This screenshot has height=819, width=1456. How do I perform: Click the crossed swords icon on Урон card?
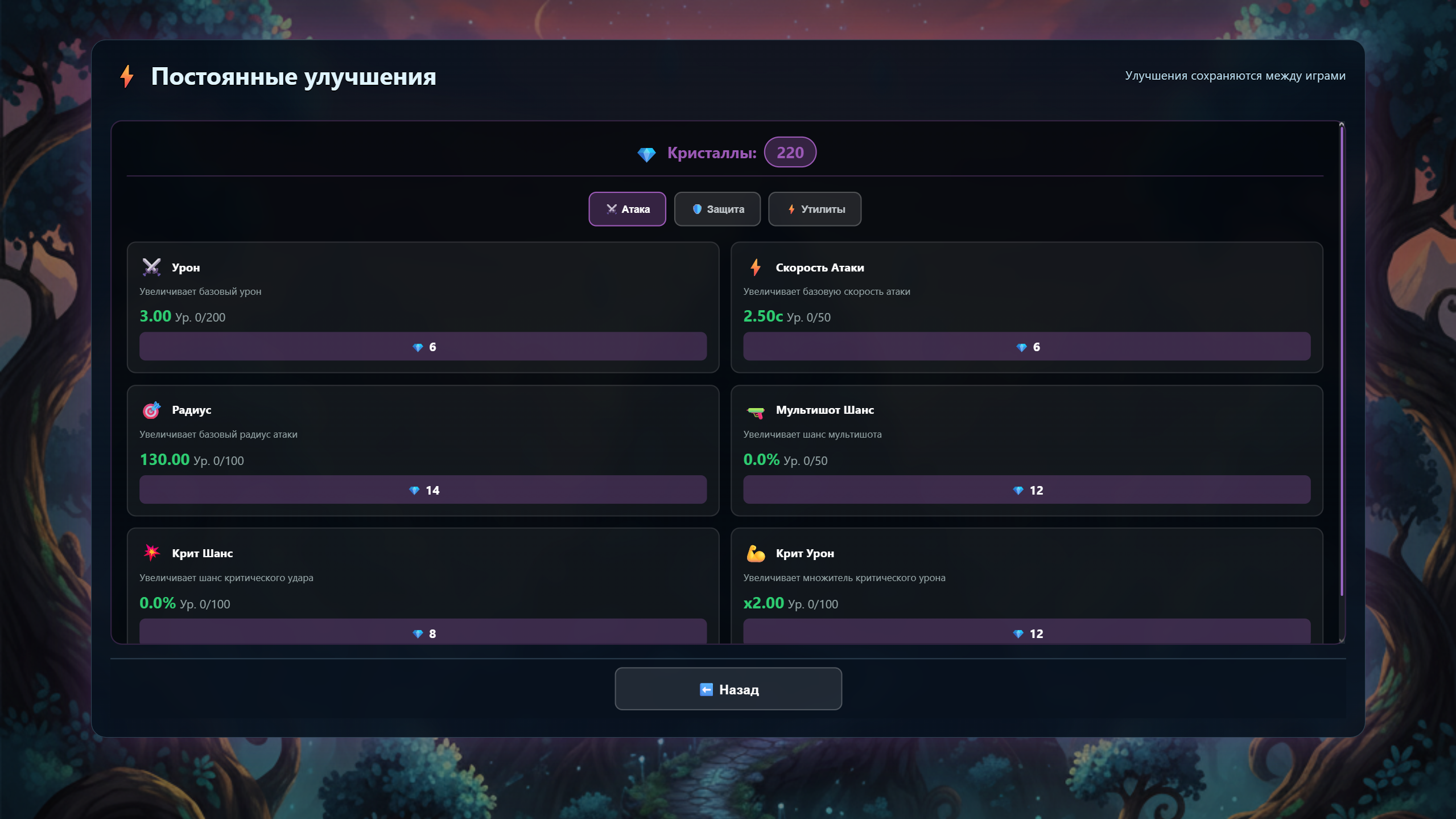(x=151, y=267)
